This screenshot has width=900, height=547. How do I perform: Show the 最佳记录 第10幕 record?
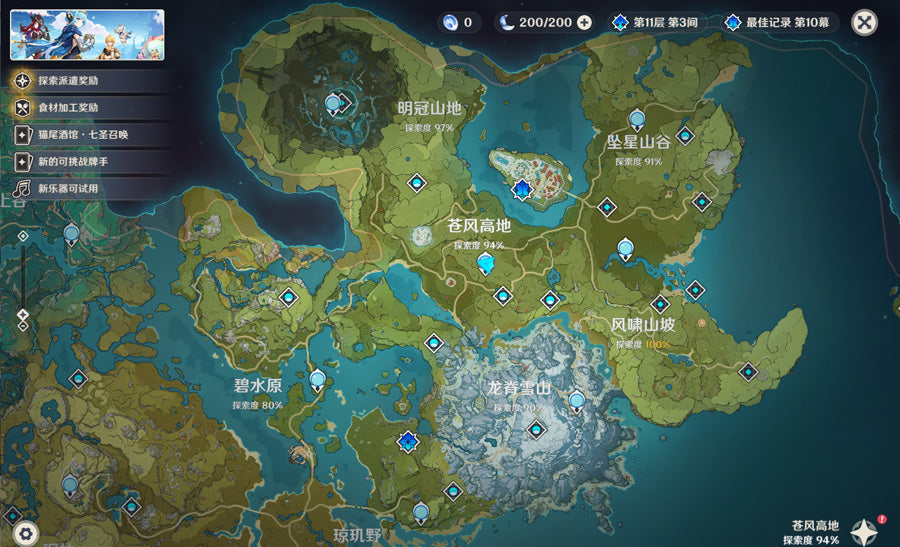pos(781,22)
